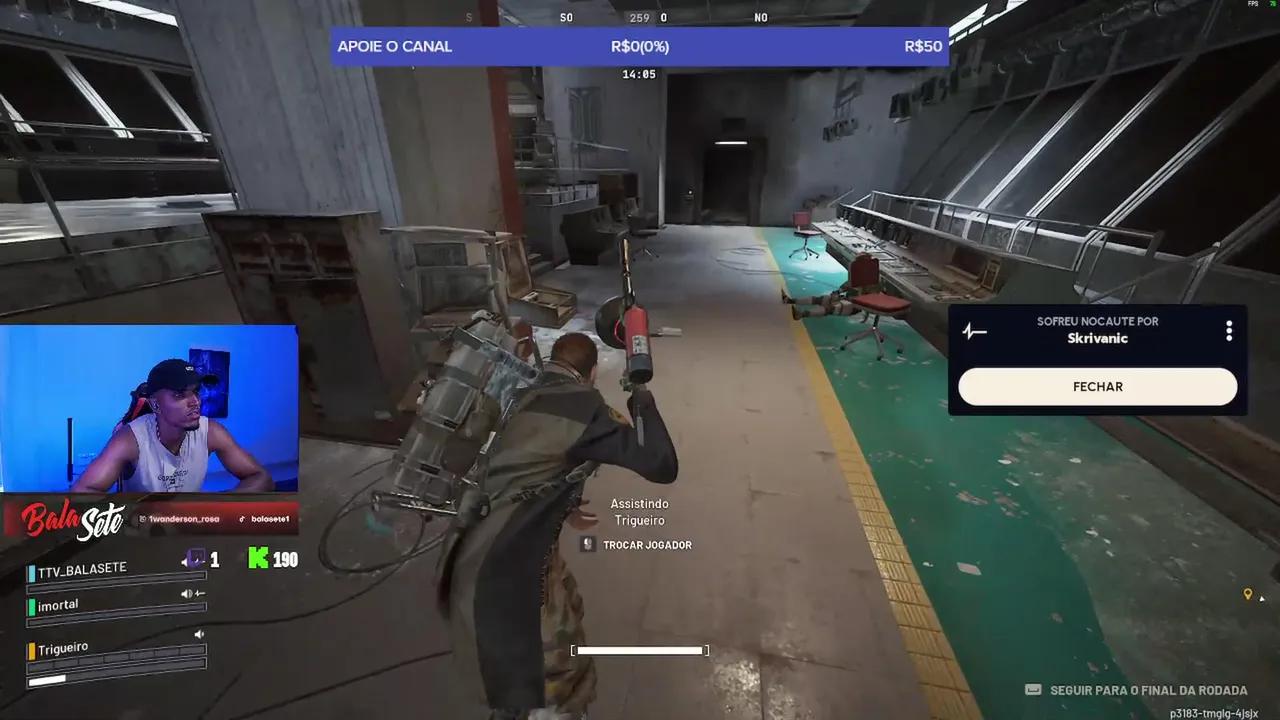This screenshot has width=1280, height=720.
Task: Click the BalaSete channel logo
Action: coord(68,520)
